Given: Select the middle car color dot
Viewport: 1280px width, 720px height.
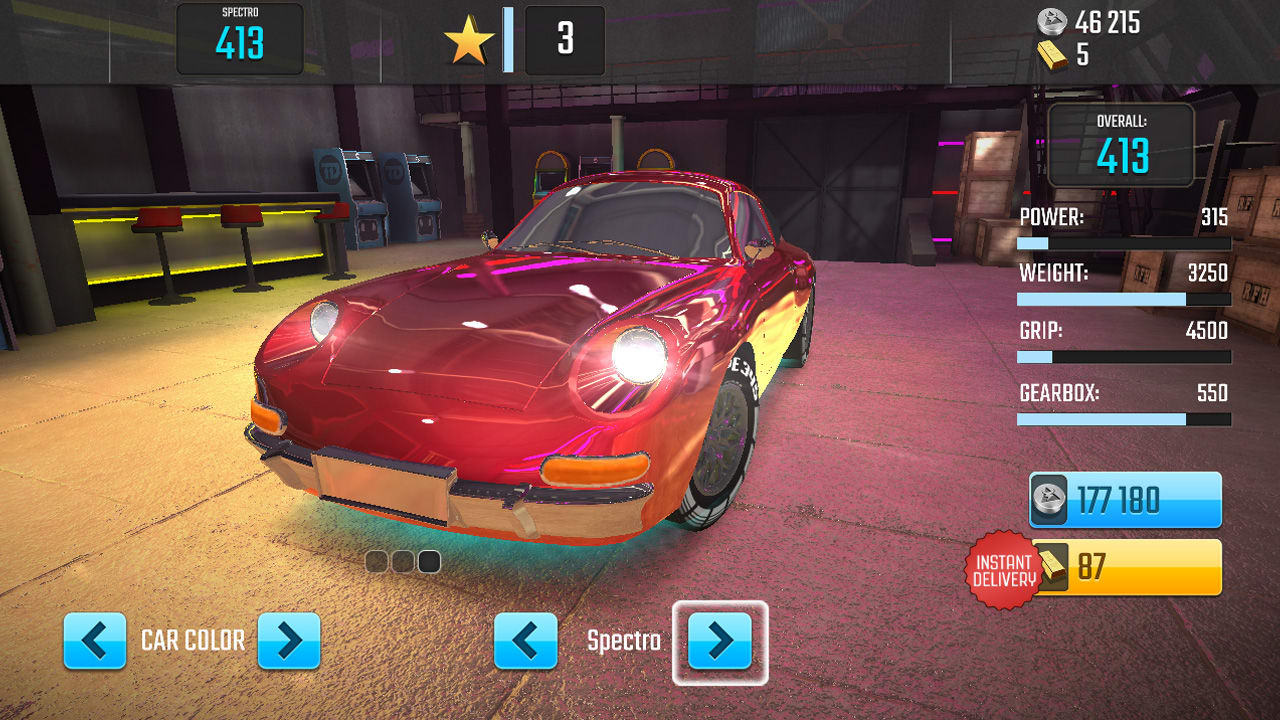Looking at the screenshot, I should pyautogui.click(x=402, y=563).
